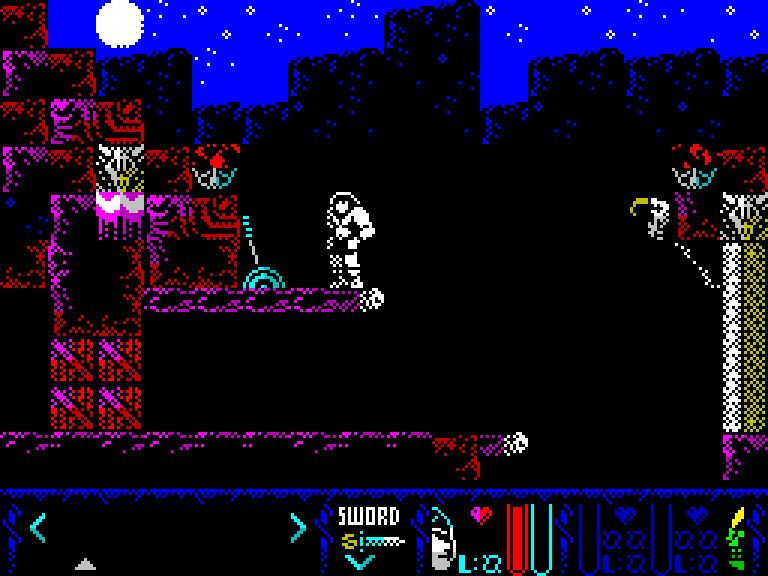Click the cyan down chevron under the sword
Screen dimensions: 768x576
click(359, 562)
